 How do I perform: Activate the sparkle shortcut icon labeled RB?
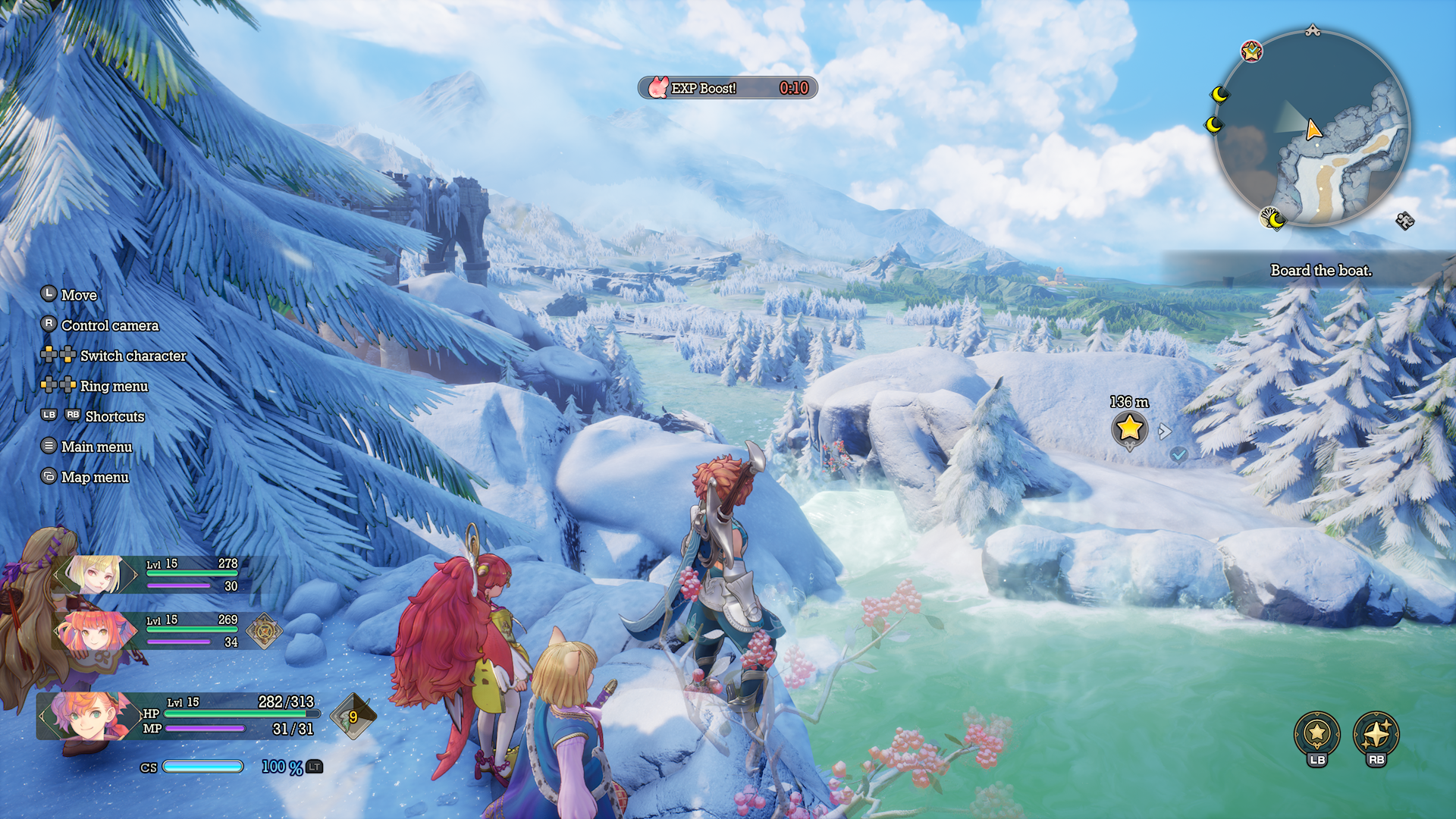[x=1376, y=733]
